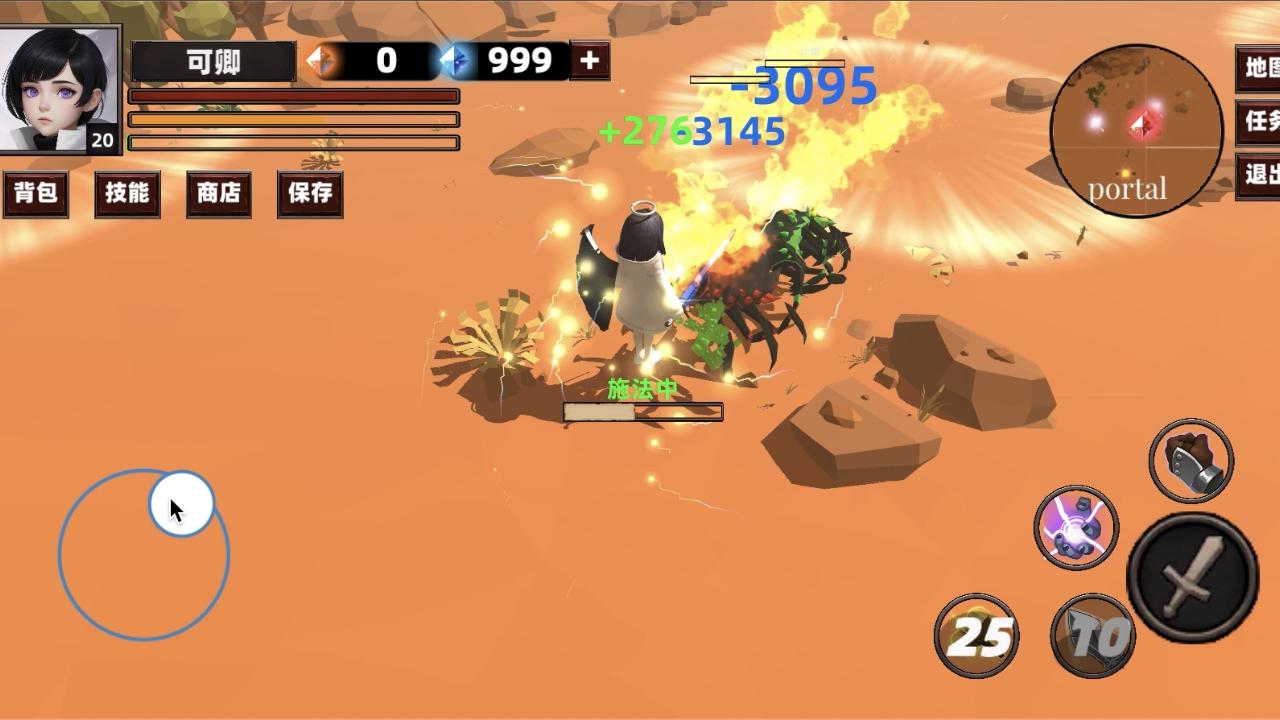Open the 背包 backpack menu
Image resolution: width=1280 pixels, height=720 pixels.
pos(36,193)
